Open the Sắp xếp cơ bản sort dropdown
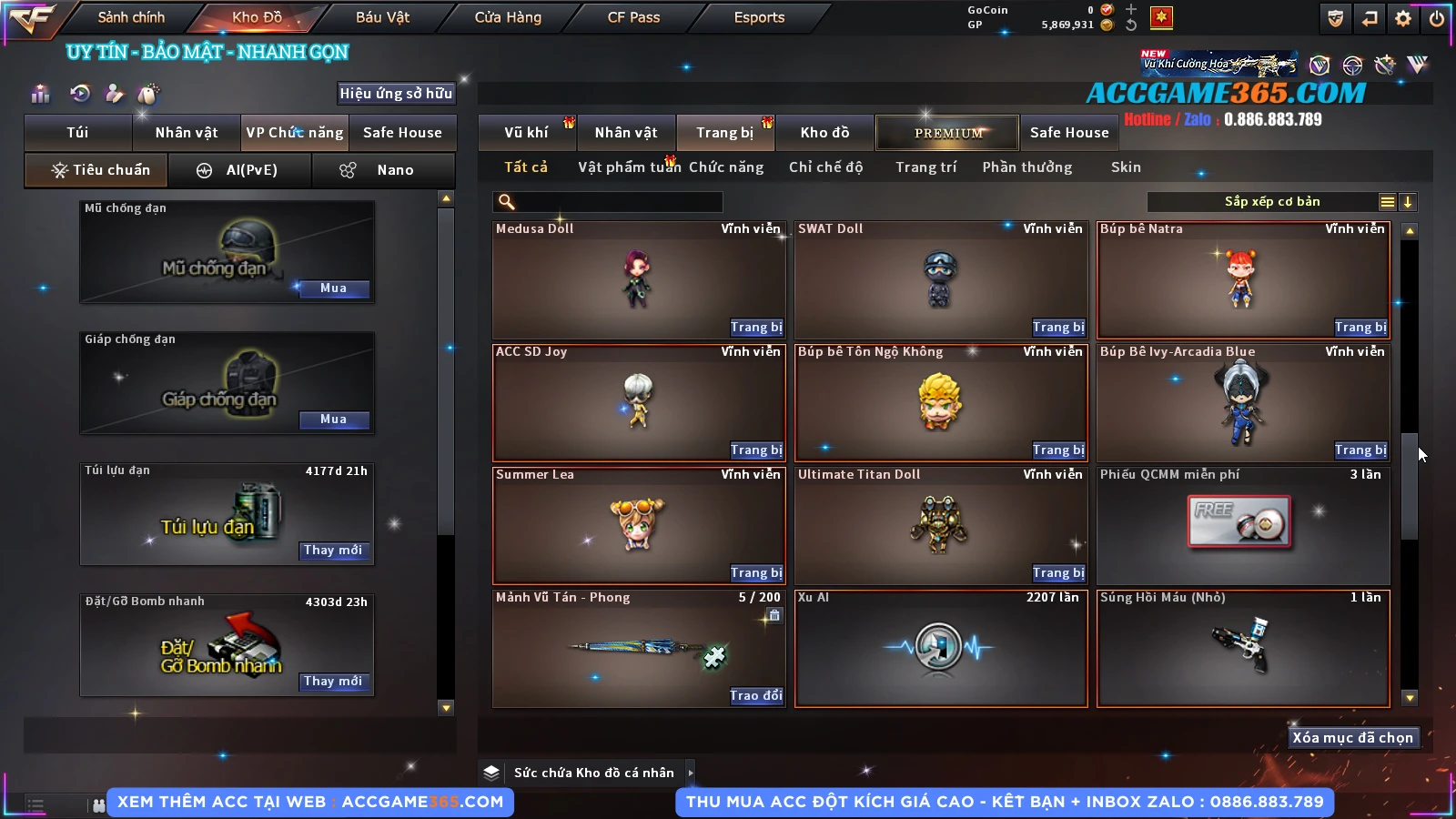Image resolution: width=1456 pixels, height=819 pixels. pyautogui.click(x=1271, y=202)
